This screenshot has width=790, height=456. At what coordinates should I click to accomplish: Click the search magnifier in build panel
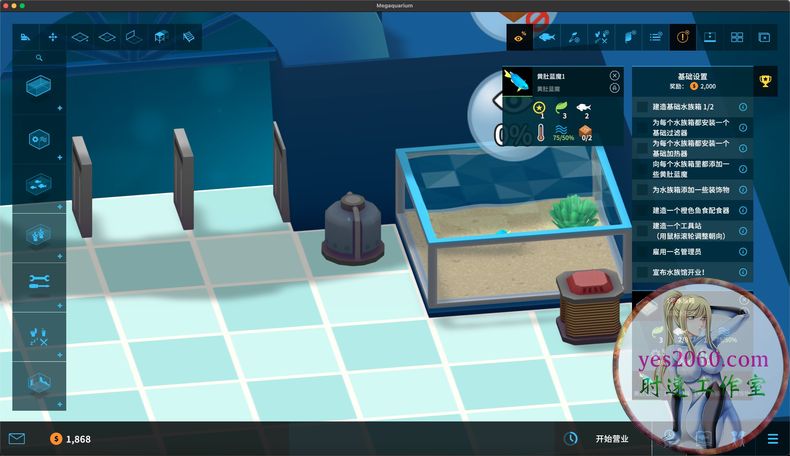40,59
